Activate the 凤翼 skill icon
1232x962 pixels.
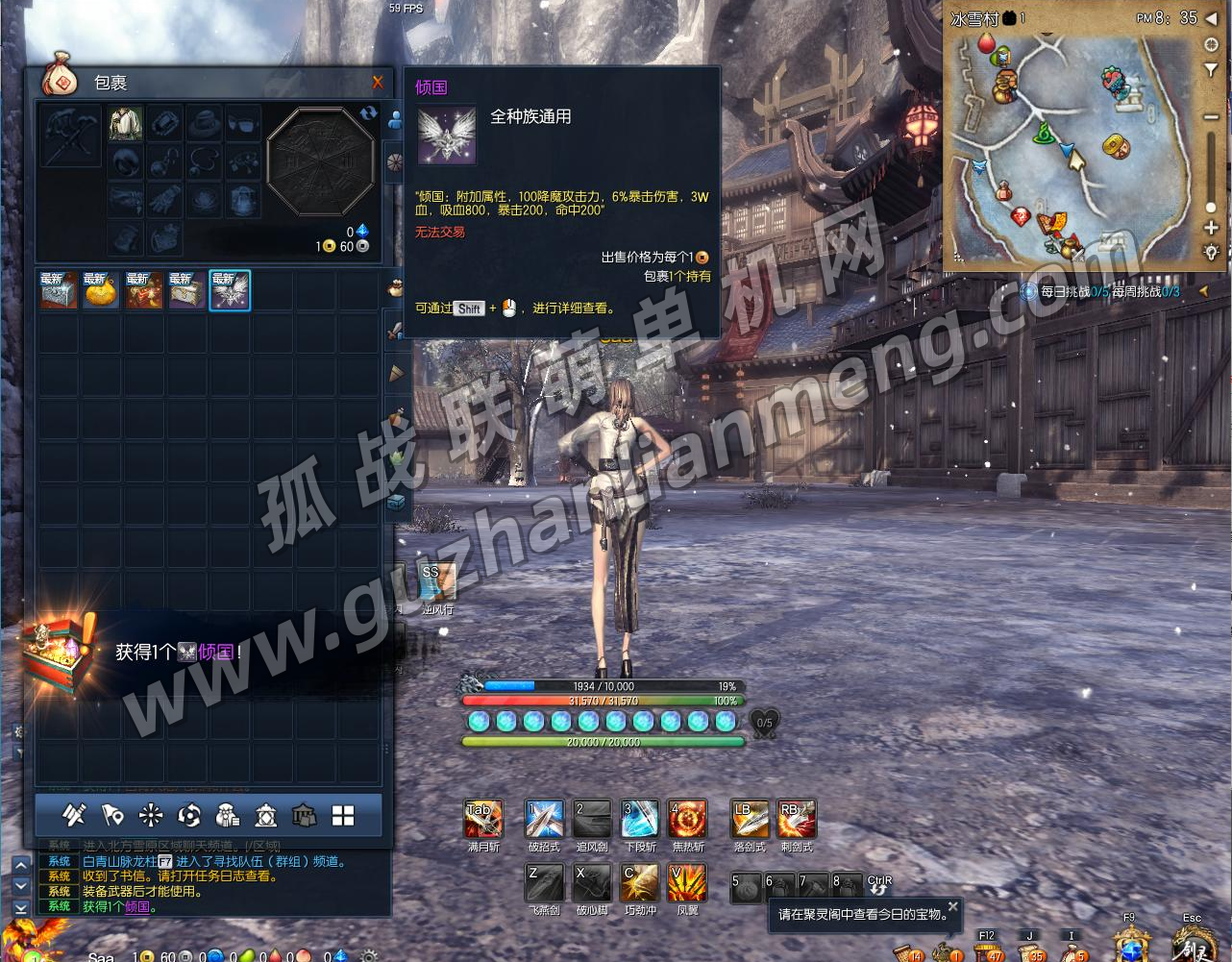[x=688, y=883]
